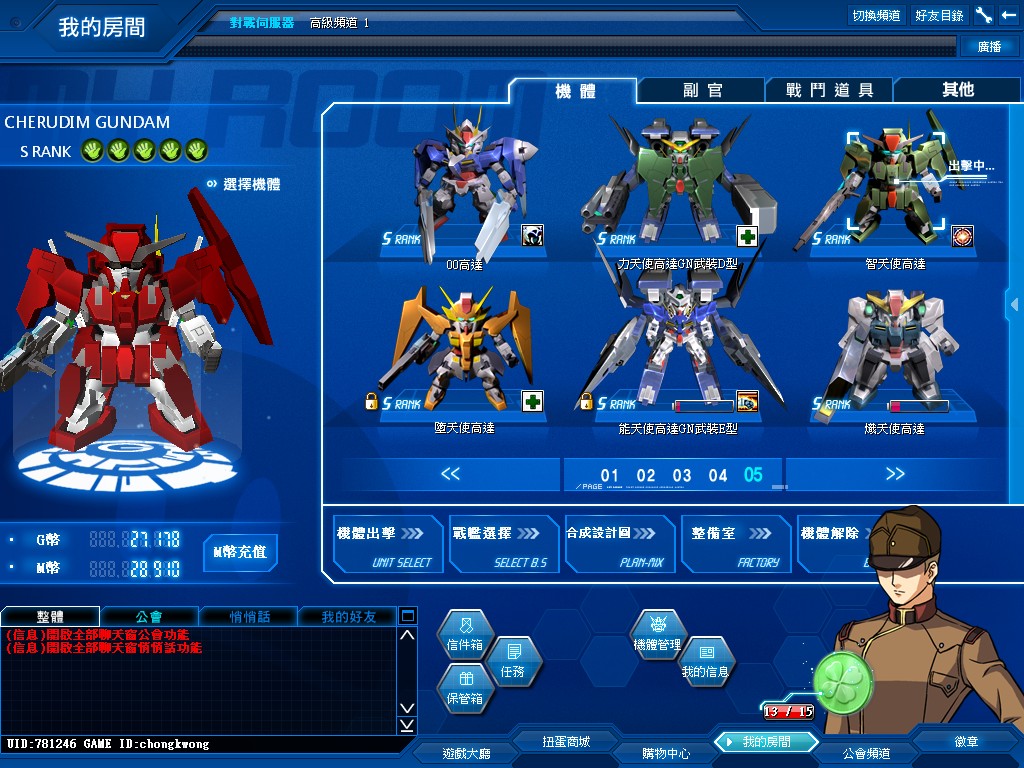This screenshot has height=768, width=1024.
Task: Click the 切換頻道 switch channel button
Action: (x=876, y=16)
